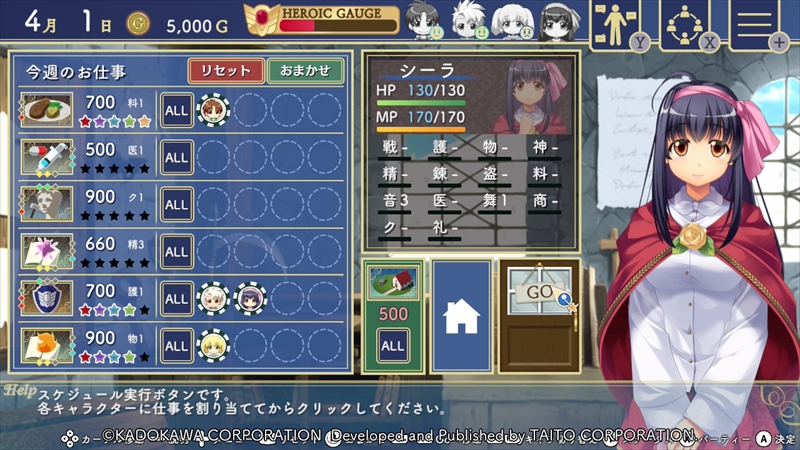Pick the blonde character token on the item job
Image resolution: width=800 pixels, height=450 pixels.
coord(211,346)
